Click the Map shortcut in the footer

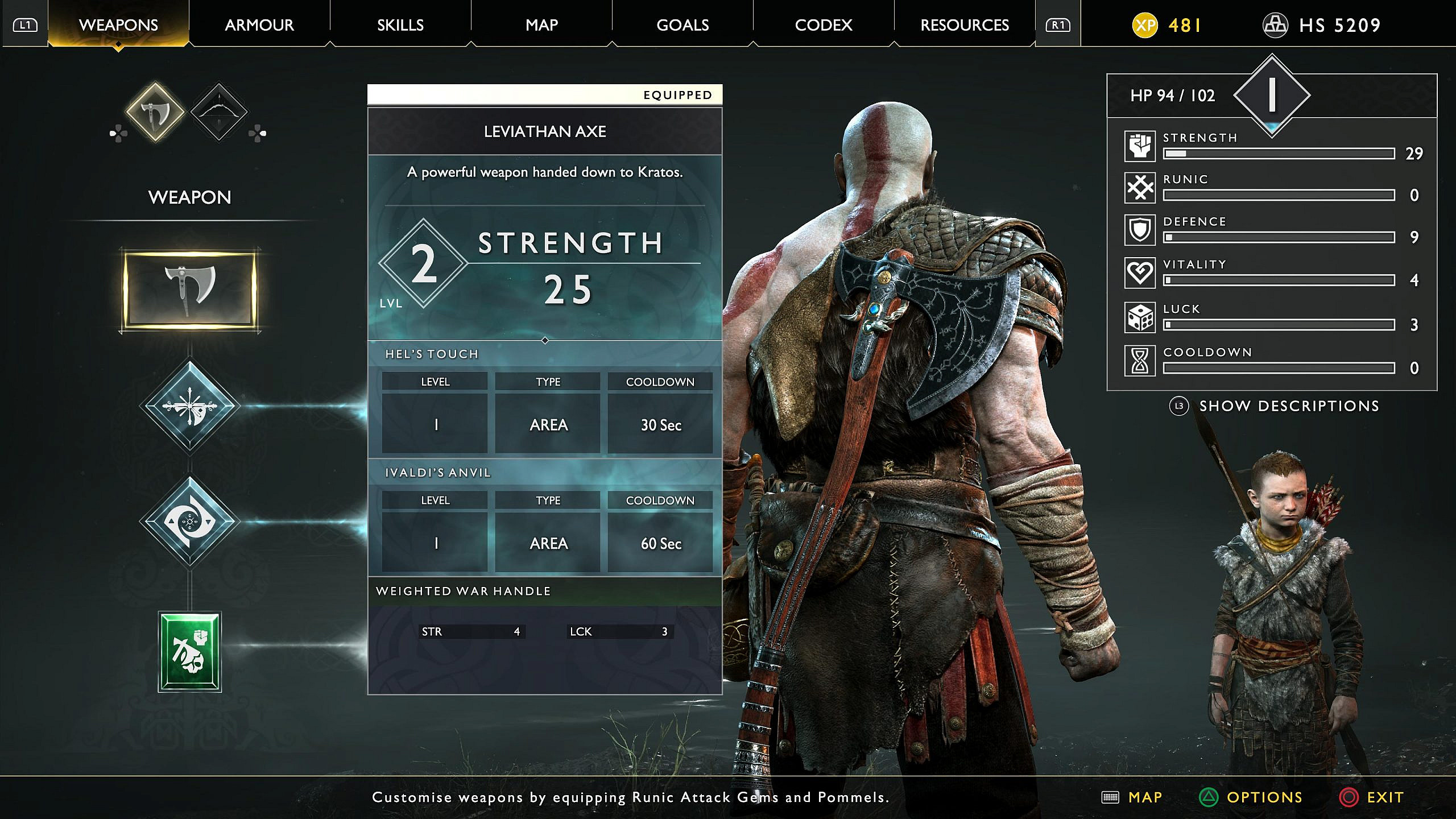pyautogui.click(x=1144, y=797)
